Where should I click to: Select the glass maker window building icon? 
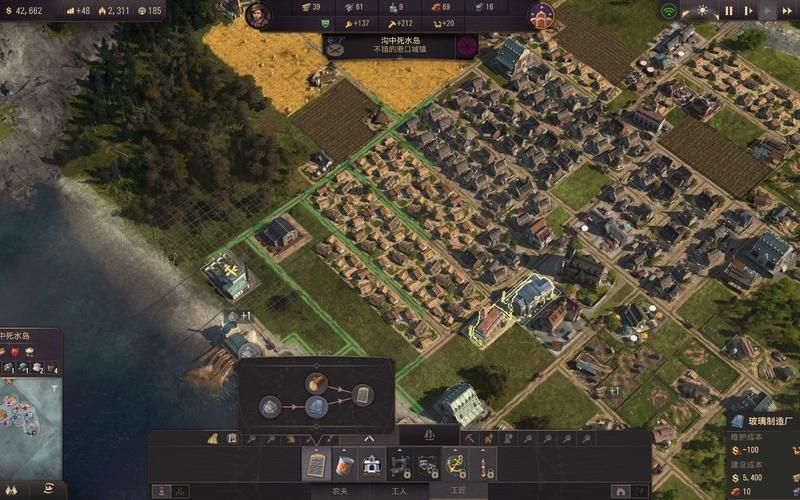[x=316, y=464]
